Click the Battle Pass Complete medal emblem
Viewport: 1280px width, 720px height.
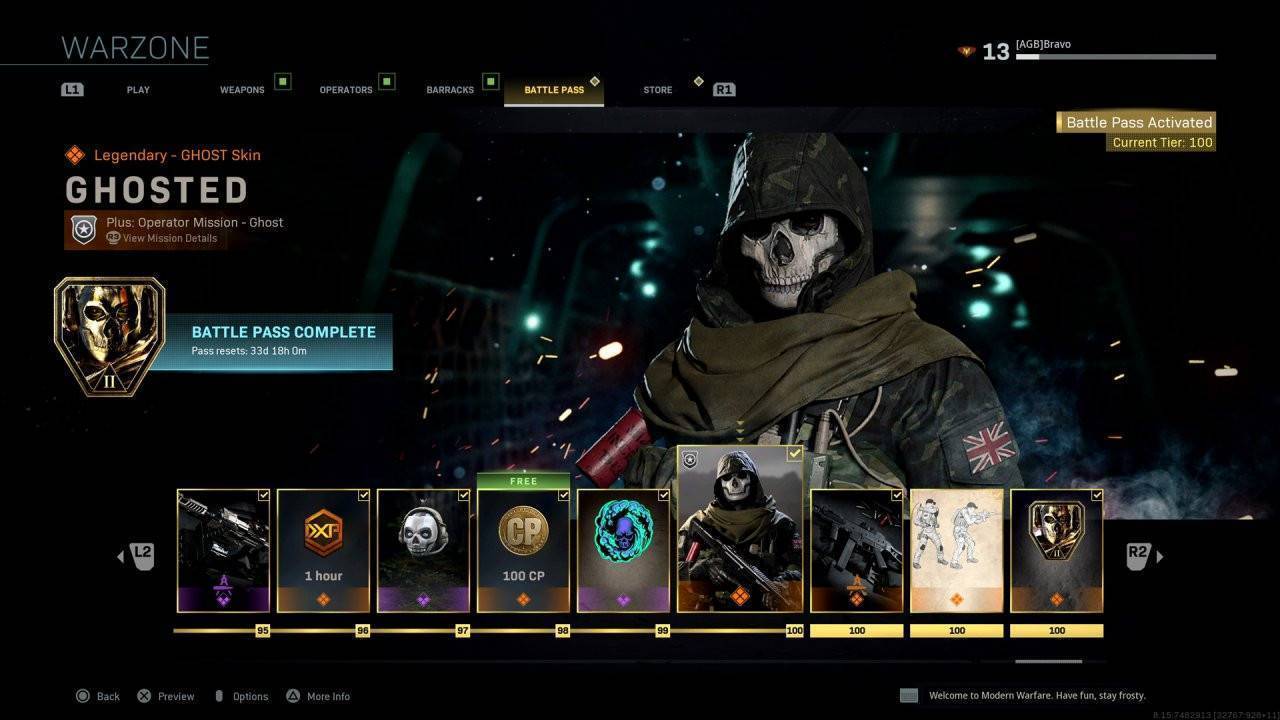pyautogui.click(x=110, y=333)
